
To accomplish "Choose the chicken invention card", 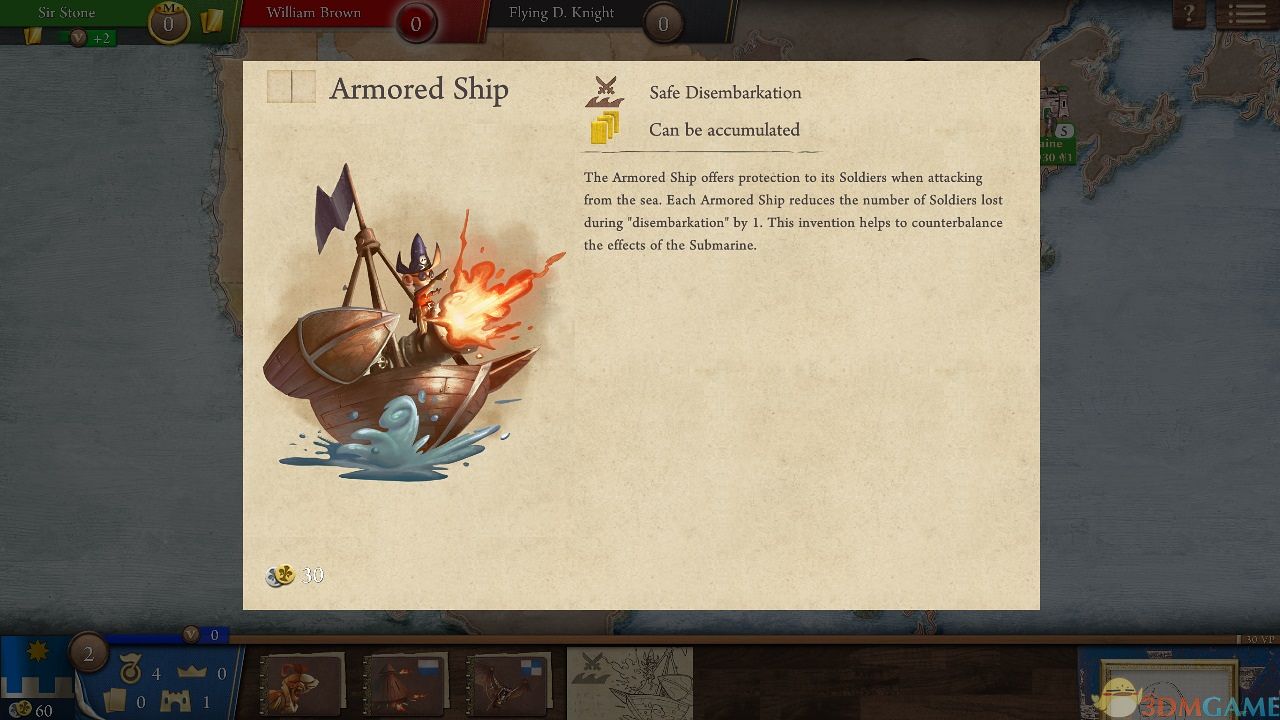I will 302,684.
